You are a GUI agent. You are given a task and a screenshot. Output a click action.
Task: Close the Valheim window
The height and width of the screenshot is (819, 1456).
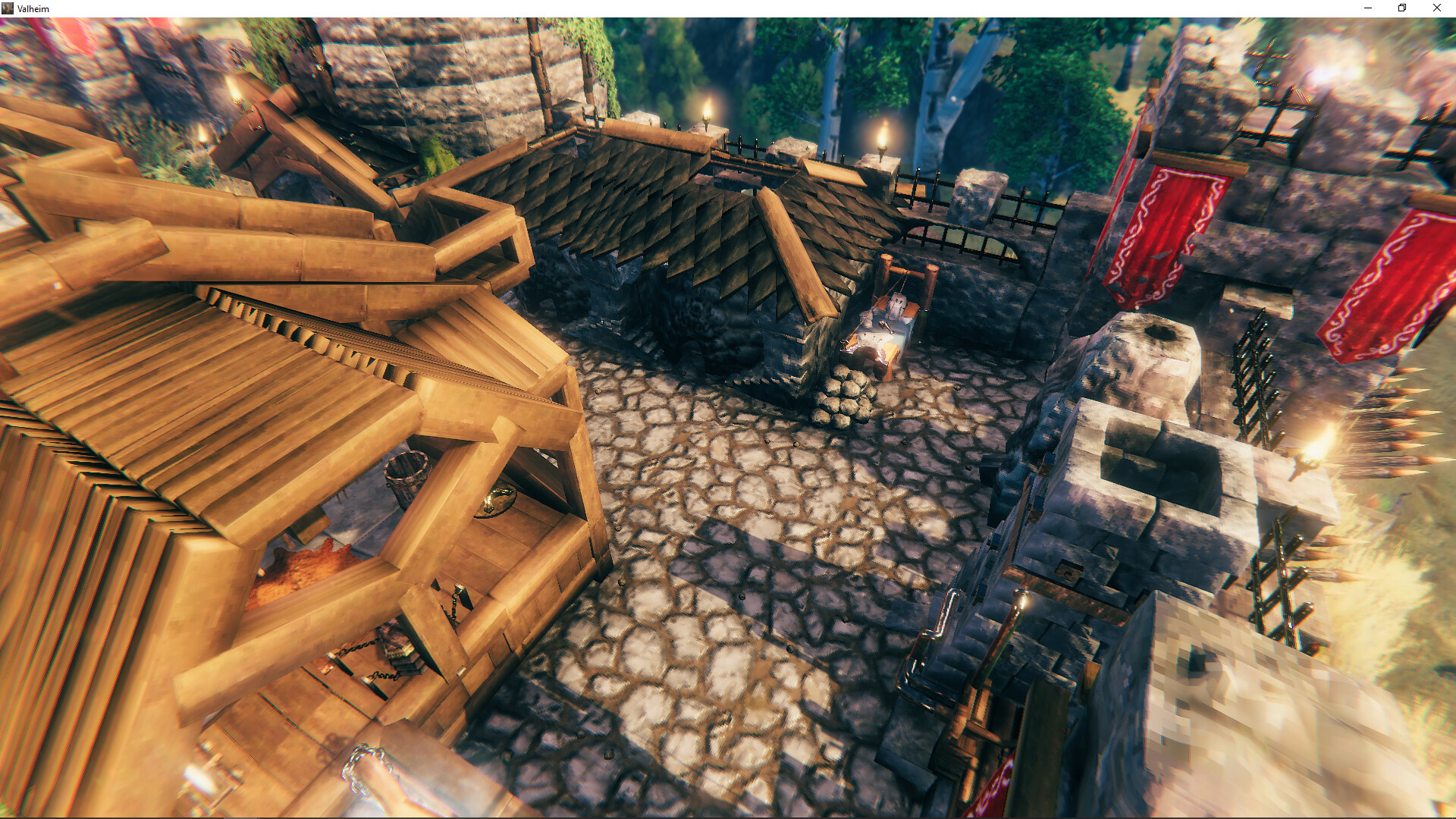pyautogui.click(x=1436, y=8)
